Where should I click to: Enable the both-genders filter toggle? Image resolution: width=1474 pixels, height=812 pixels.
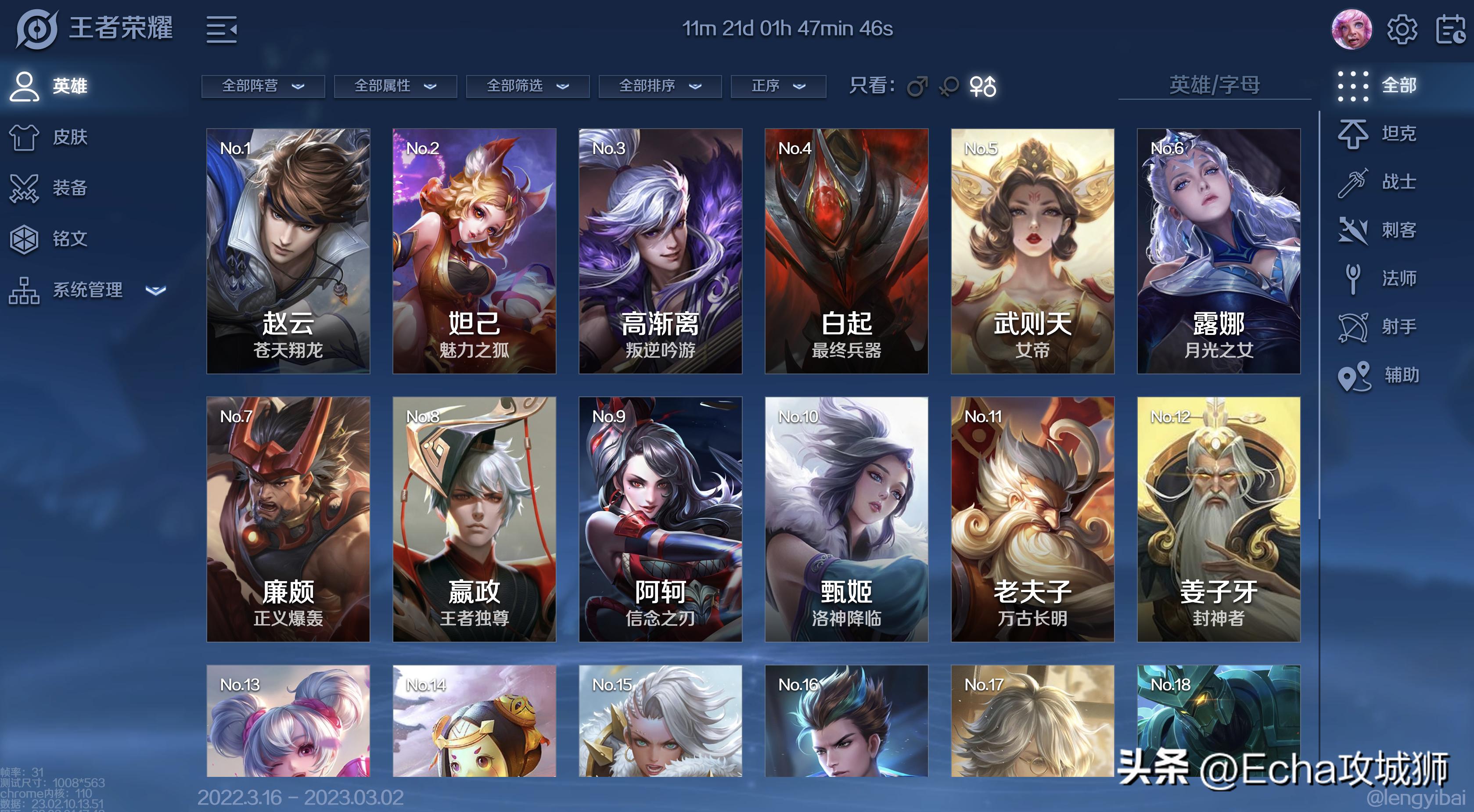984,87
